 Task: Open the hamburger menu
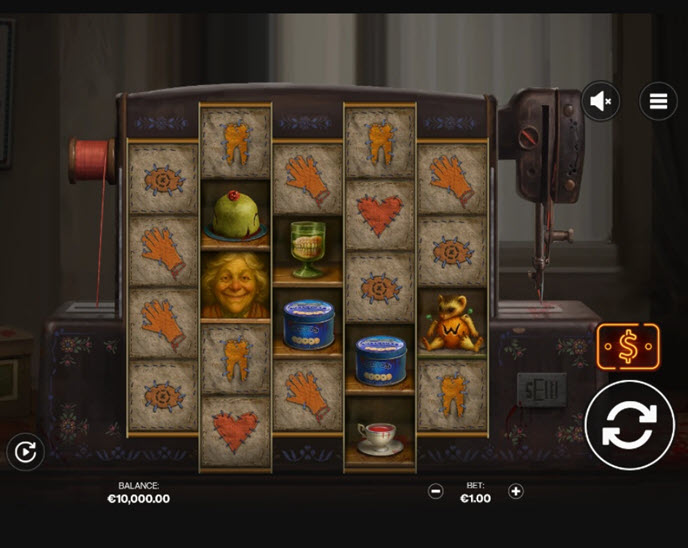(658, 101)
